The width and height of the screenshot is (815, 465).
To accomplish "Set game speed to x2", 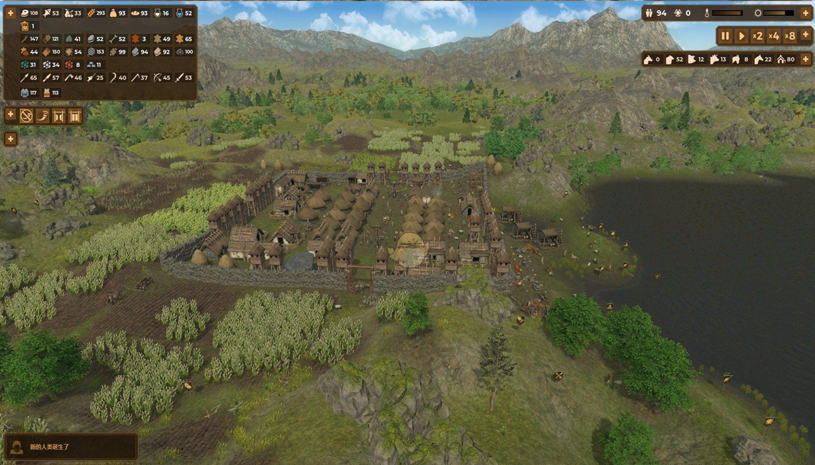I will click(x=757, y=36).
